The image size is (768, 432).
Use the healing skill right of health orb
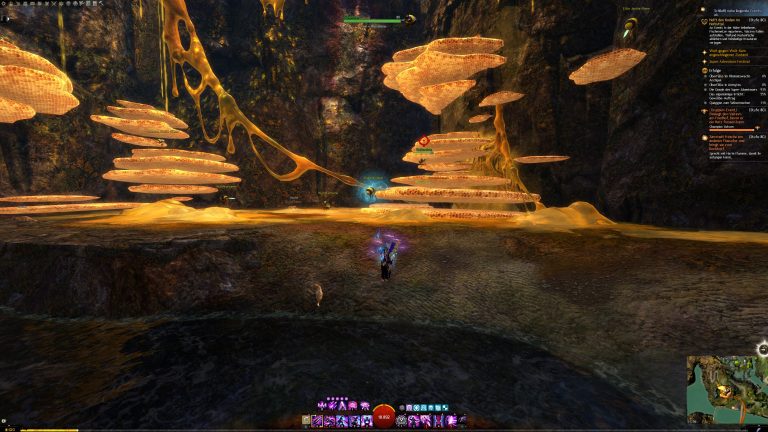(402, 421)
